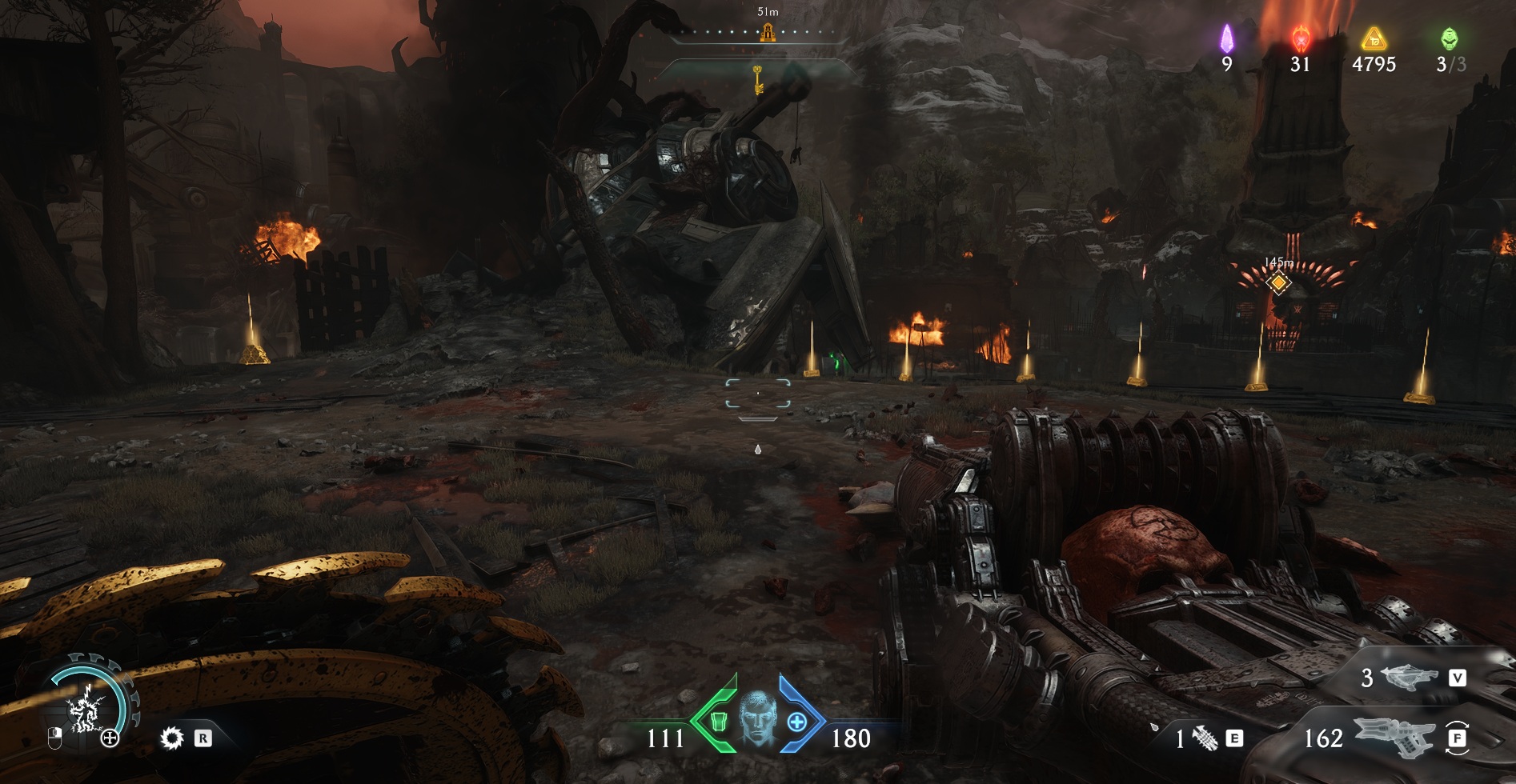Click the purple crystal currency icon
The image size is (1516, 784).
[1226, 38]
